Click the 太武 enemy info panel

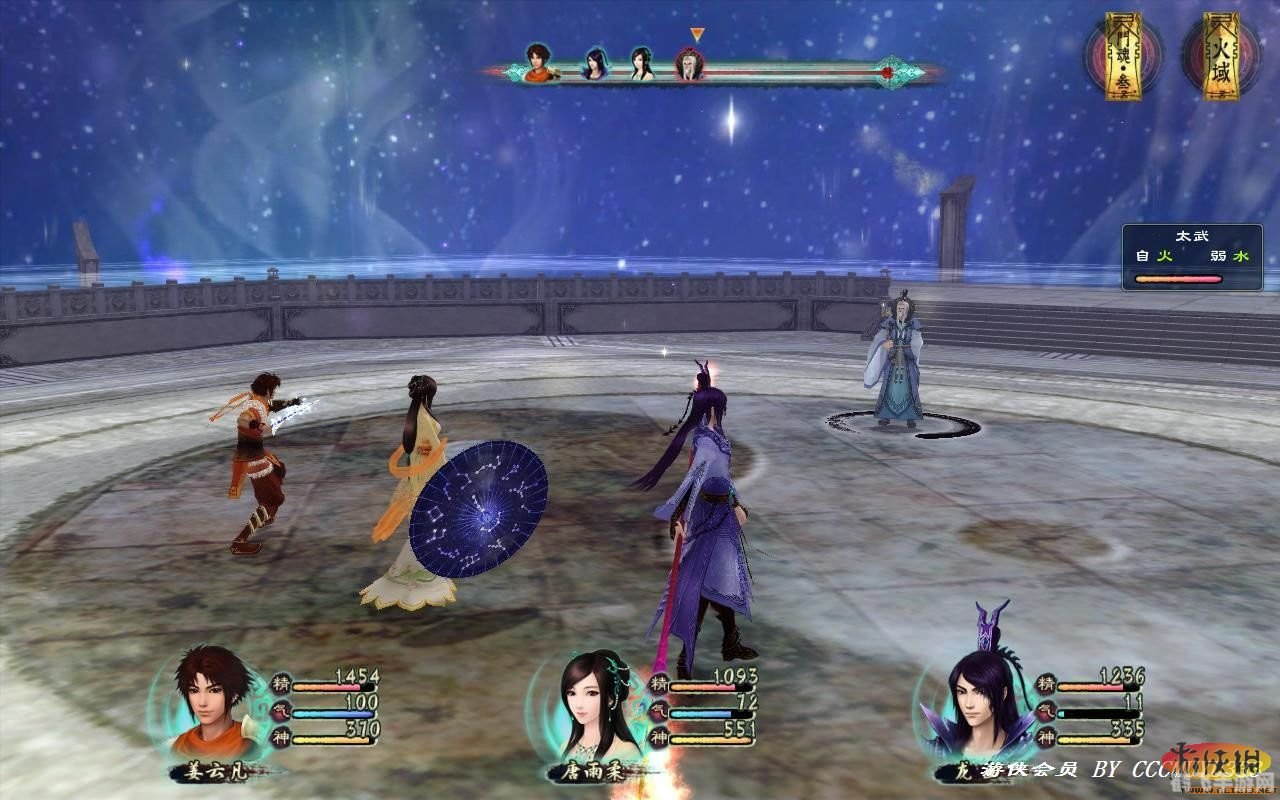click(x=1191, y=257)
